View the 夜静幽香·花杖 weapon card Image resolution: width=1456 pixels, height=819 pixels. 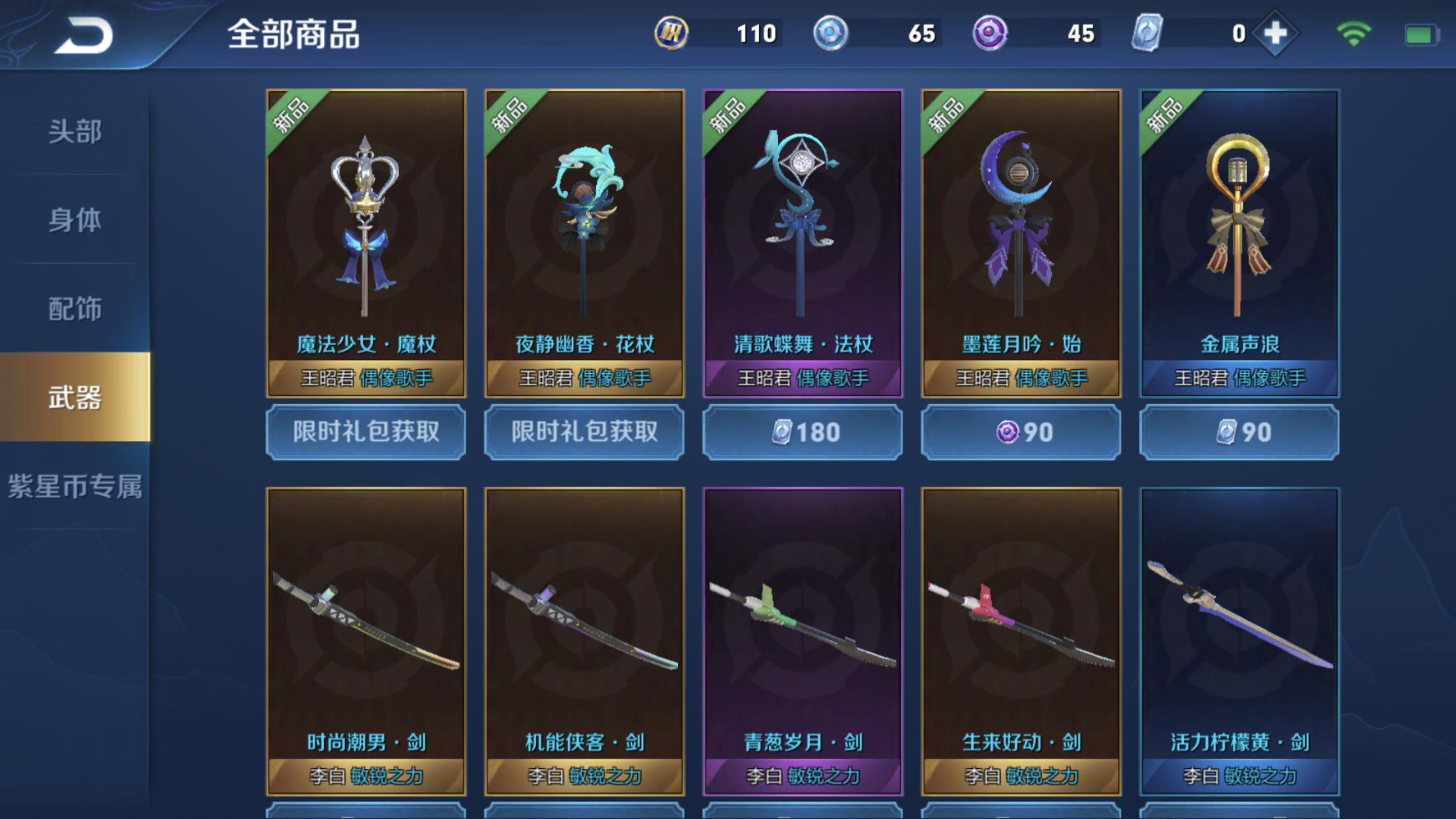pyautogui.click(x=584, y=243)
